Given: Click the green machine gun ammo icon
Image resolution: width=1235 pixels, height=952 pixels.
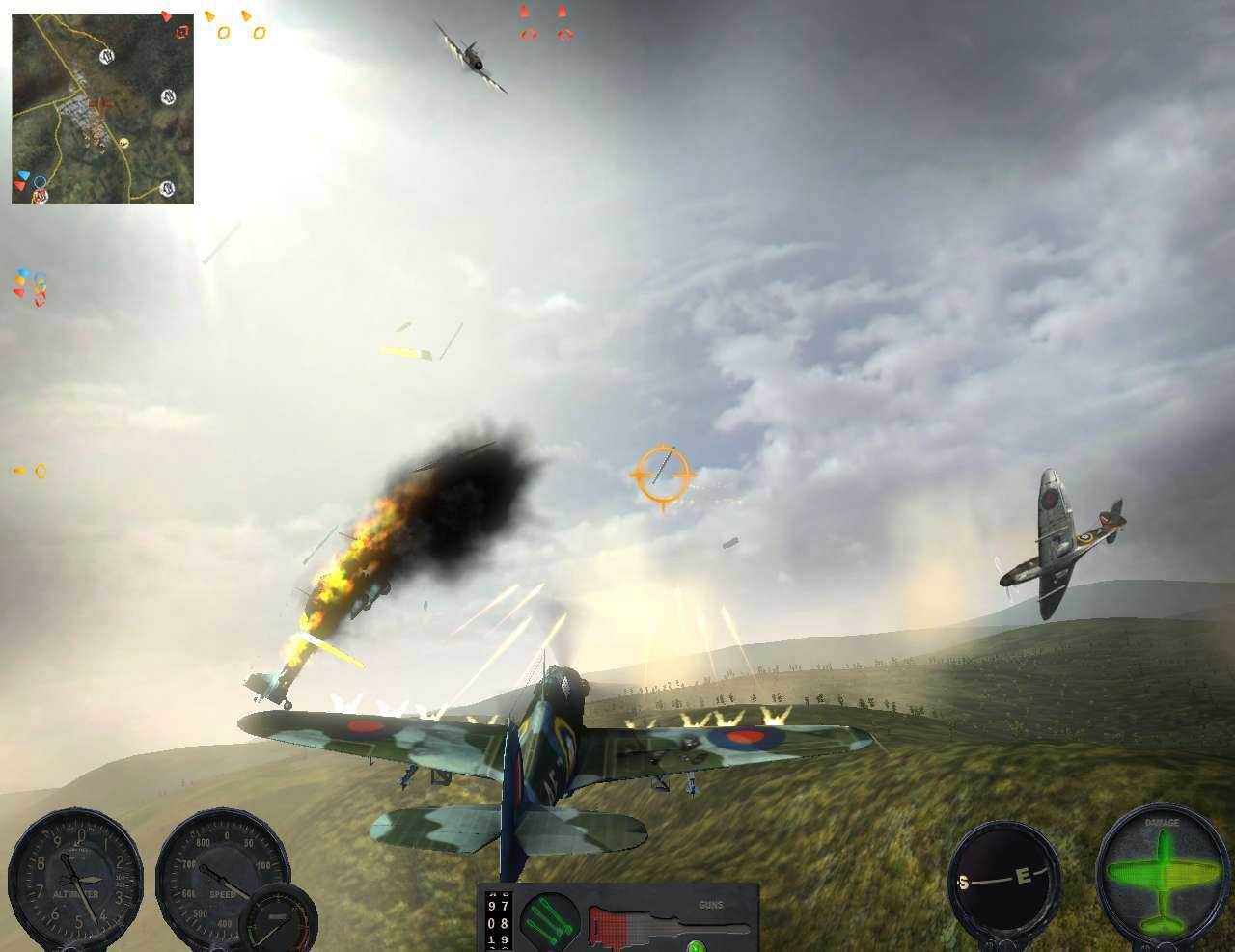Looking at the screenshot, I should 552,921.
